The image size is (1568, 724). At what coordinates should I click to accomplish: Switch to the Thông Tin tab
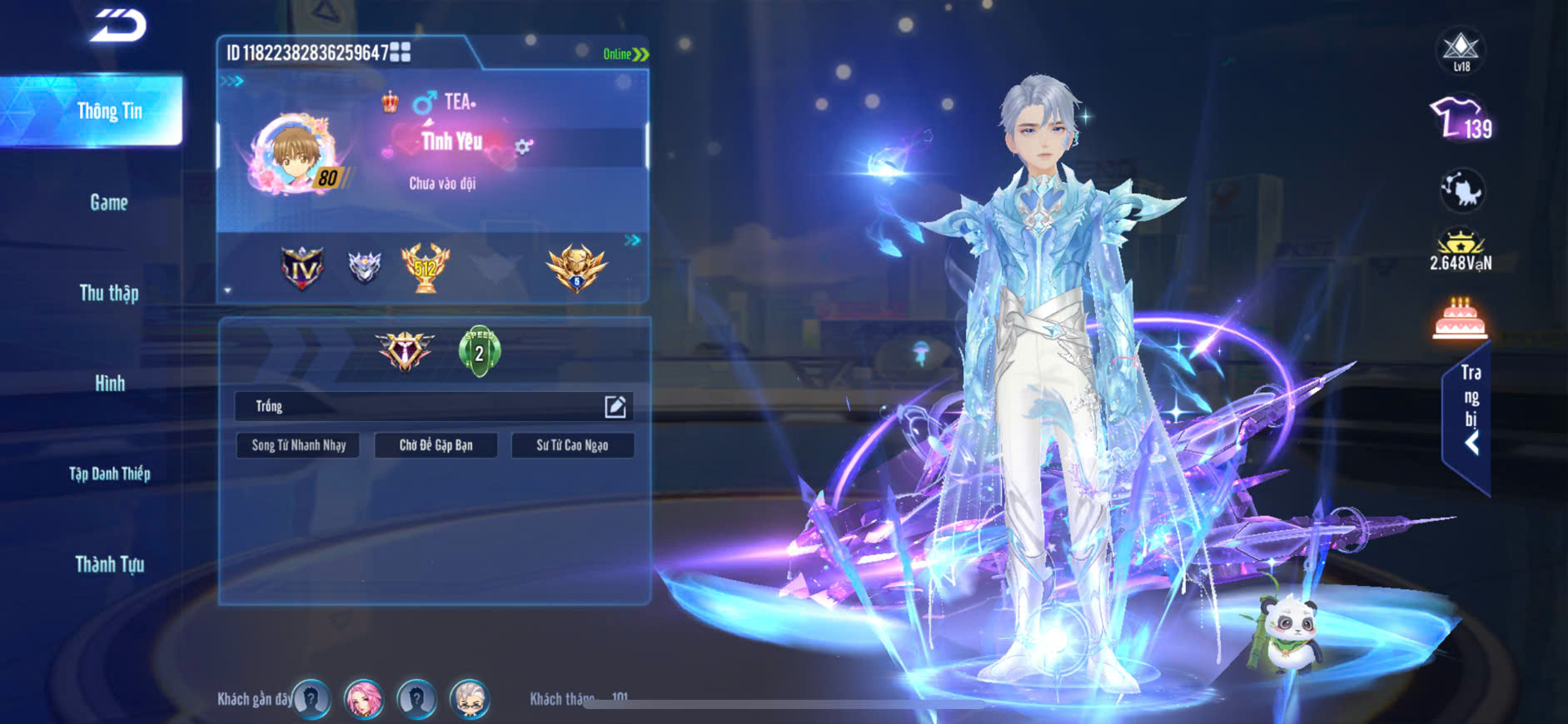coord(109,112)
